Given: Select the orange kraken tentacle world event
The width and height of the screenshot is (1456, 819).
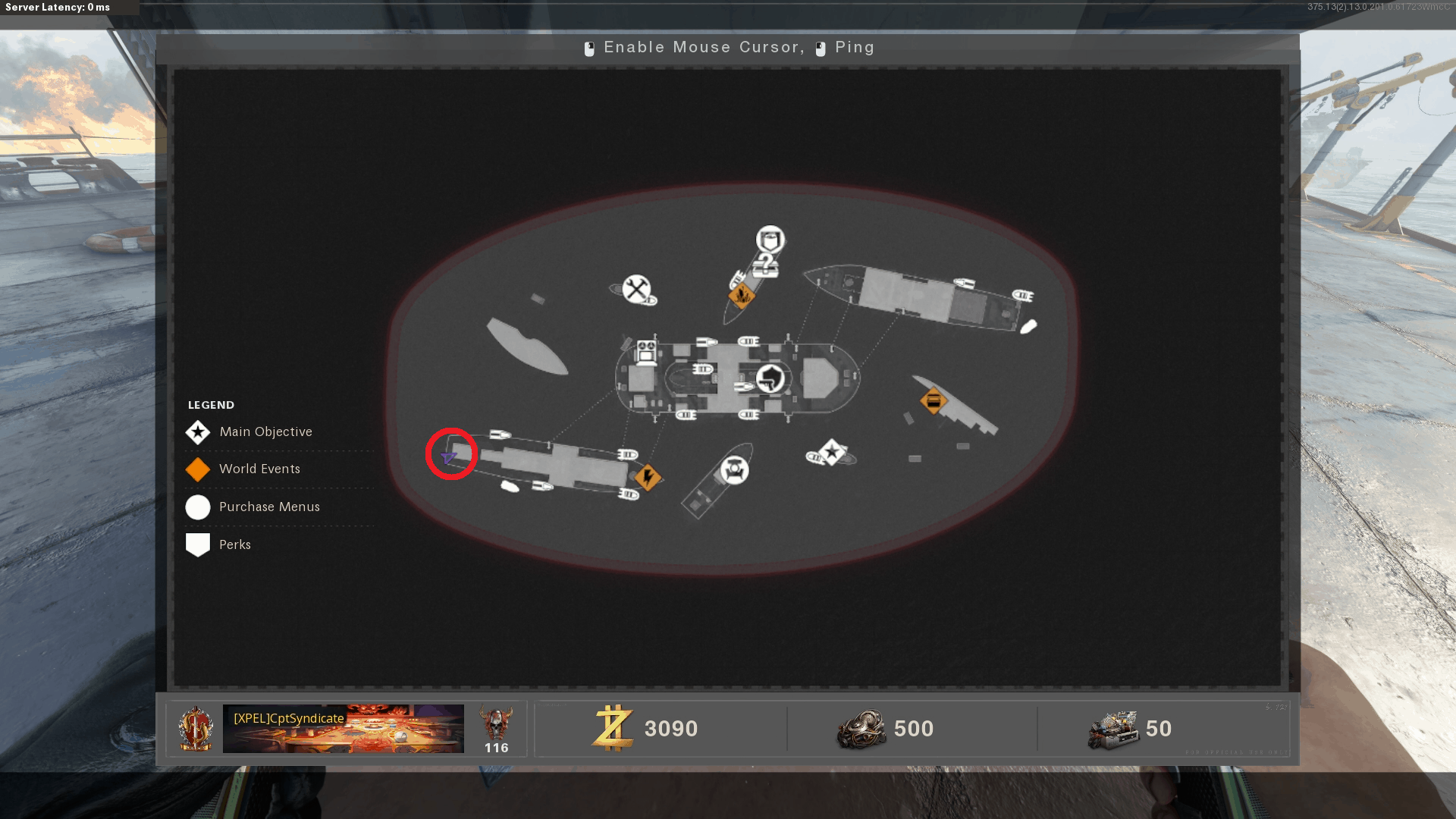Looking at the screenshot, I should pos(741,296).
